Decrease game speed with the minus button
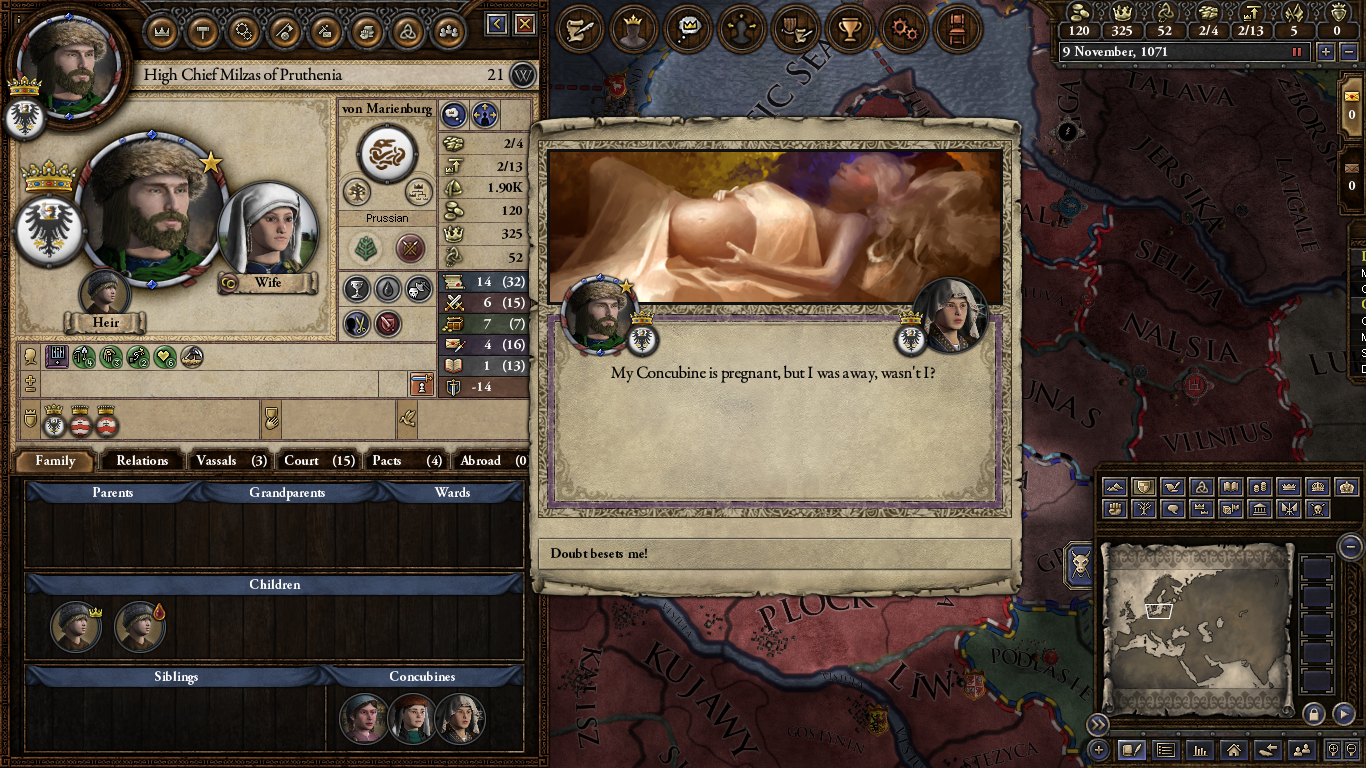The width and height of the screenshot is (1366, 768). tap(1347, 52)
